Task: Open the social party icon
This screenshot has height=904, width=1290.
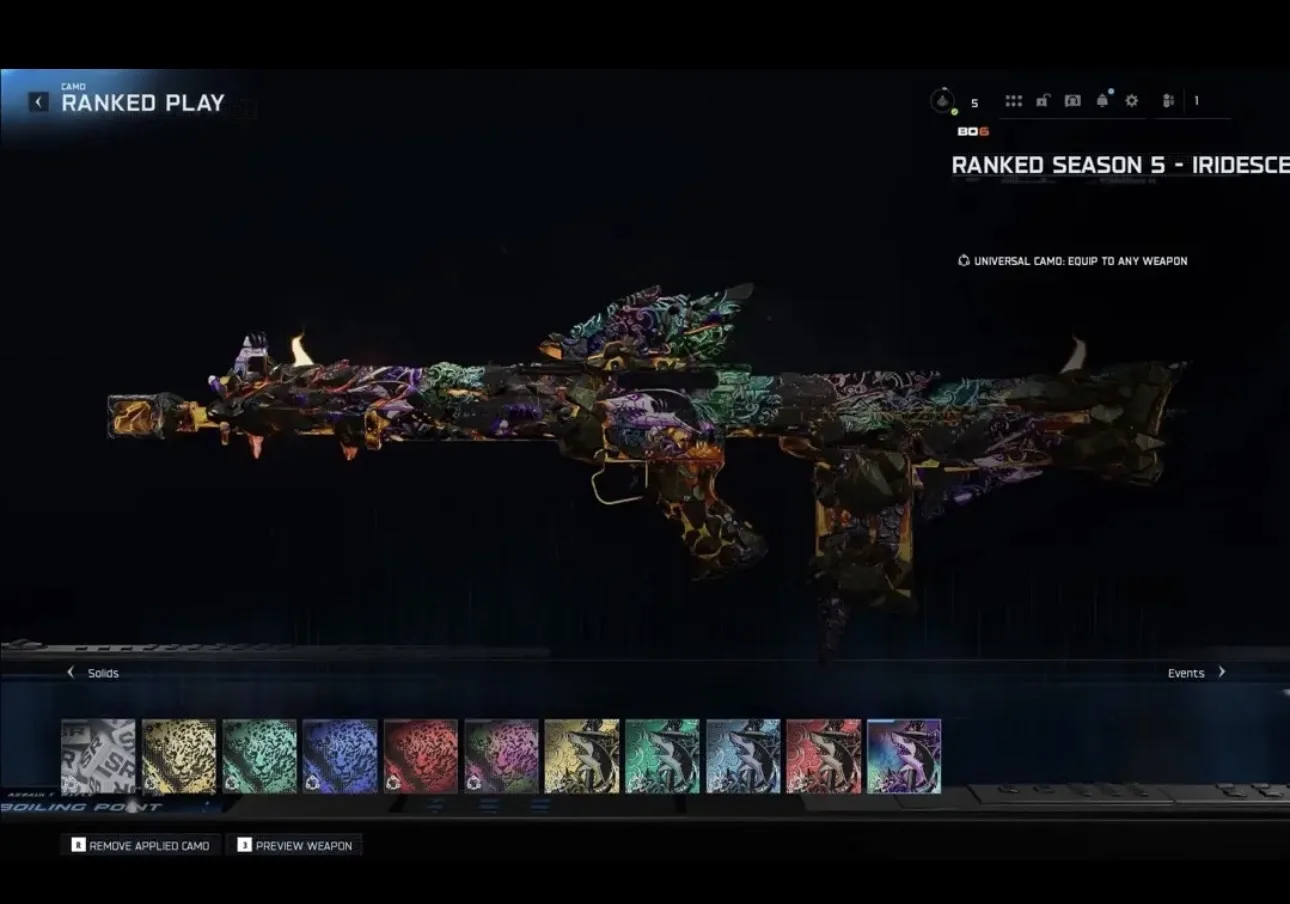Action: coord(1168,101)
